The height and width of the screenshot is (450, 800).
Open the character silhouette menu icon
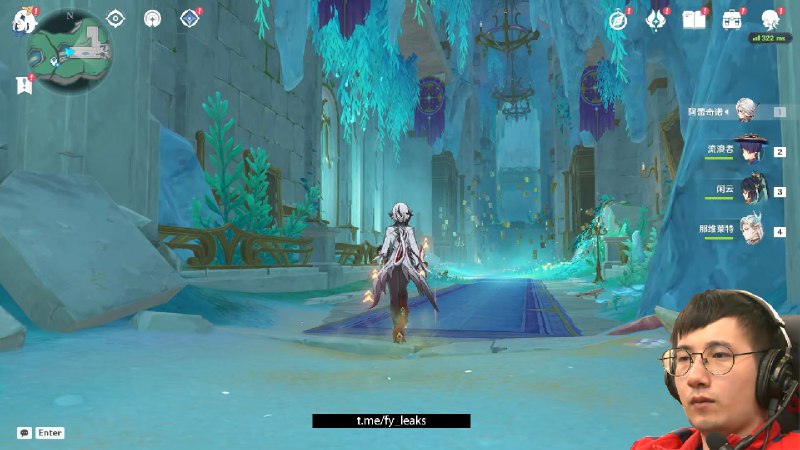[770, 20]
